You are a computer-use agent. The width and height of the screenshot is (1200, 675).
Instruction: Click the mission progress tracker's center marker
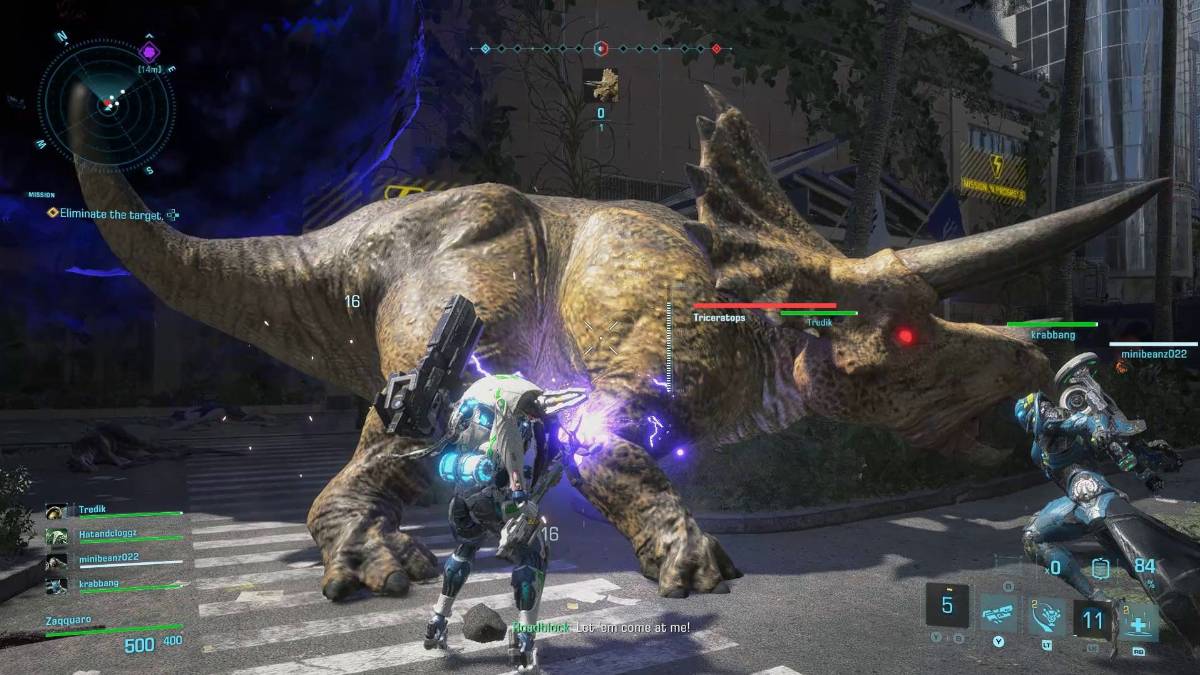[601, 48]
